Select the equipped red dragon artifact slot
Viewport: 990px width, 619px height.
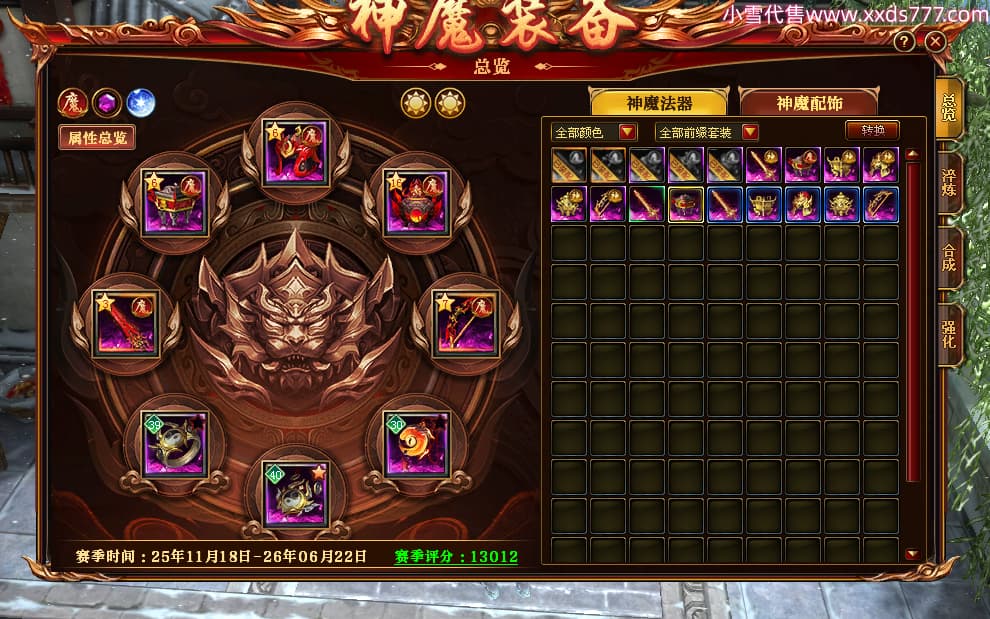[295, 153]
